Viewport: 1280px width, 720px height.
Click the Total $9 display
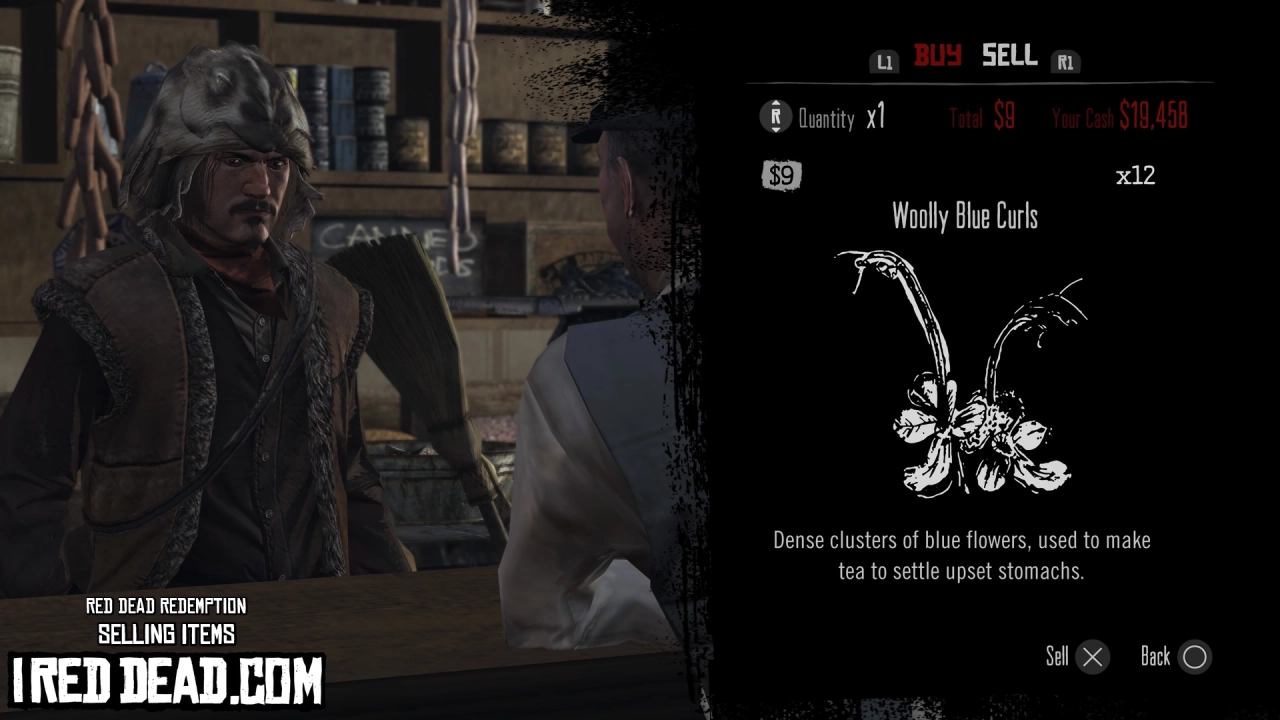[981, 117]
